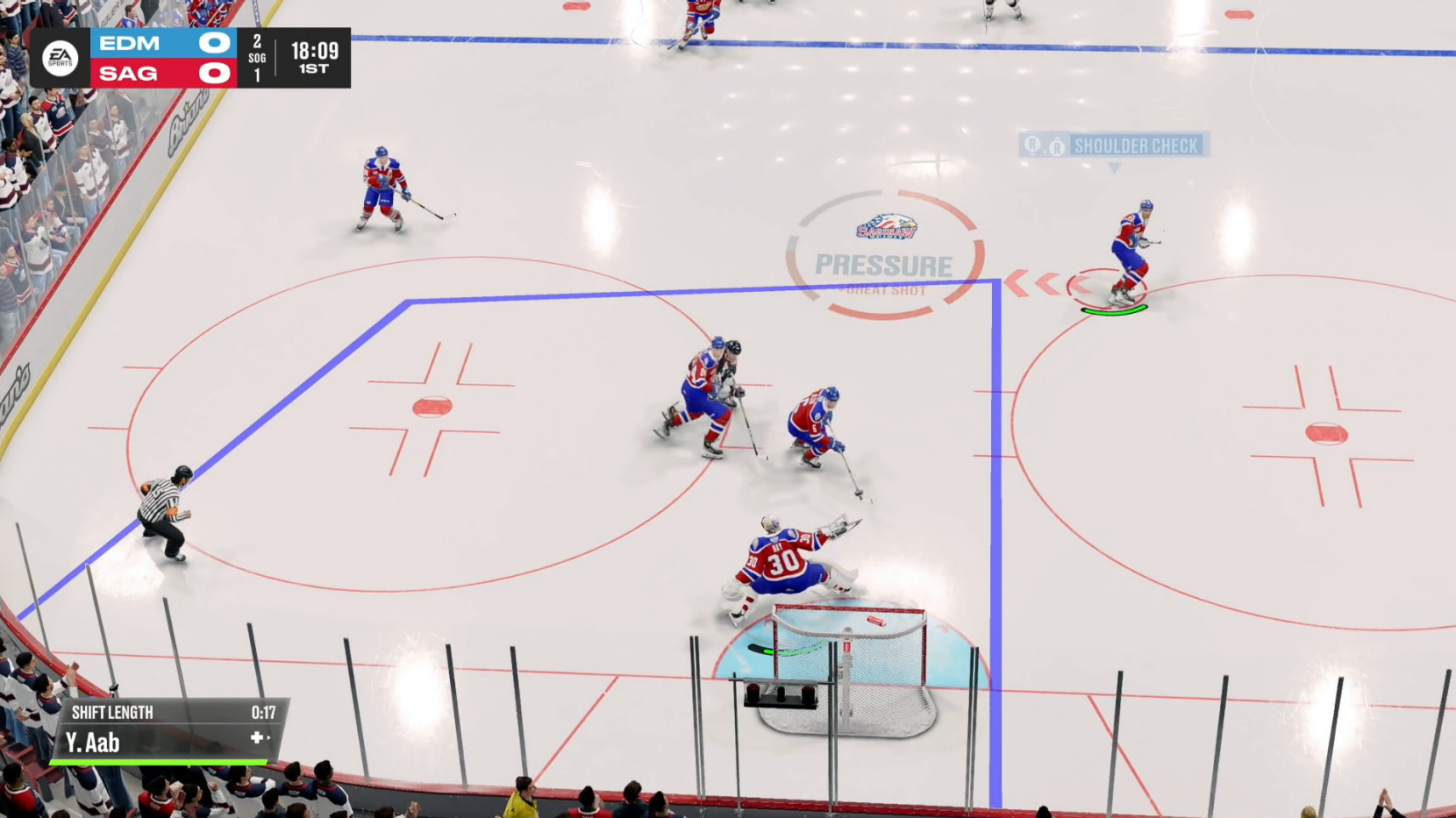Click the green shift length progress bar
This screenshot has height=818, width=1456.
[x=158, y=761]
